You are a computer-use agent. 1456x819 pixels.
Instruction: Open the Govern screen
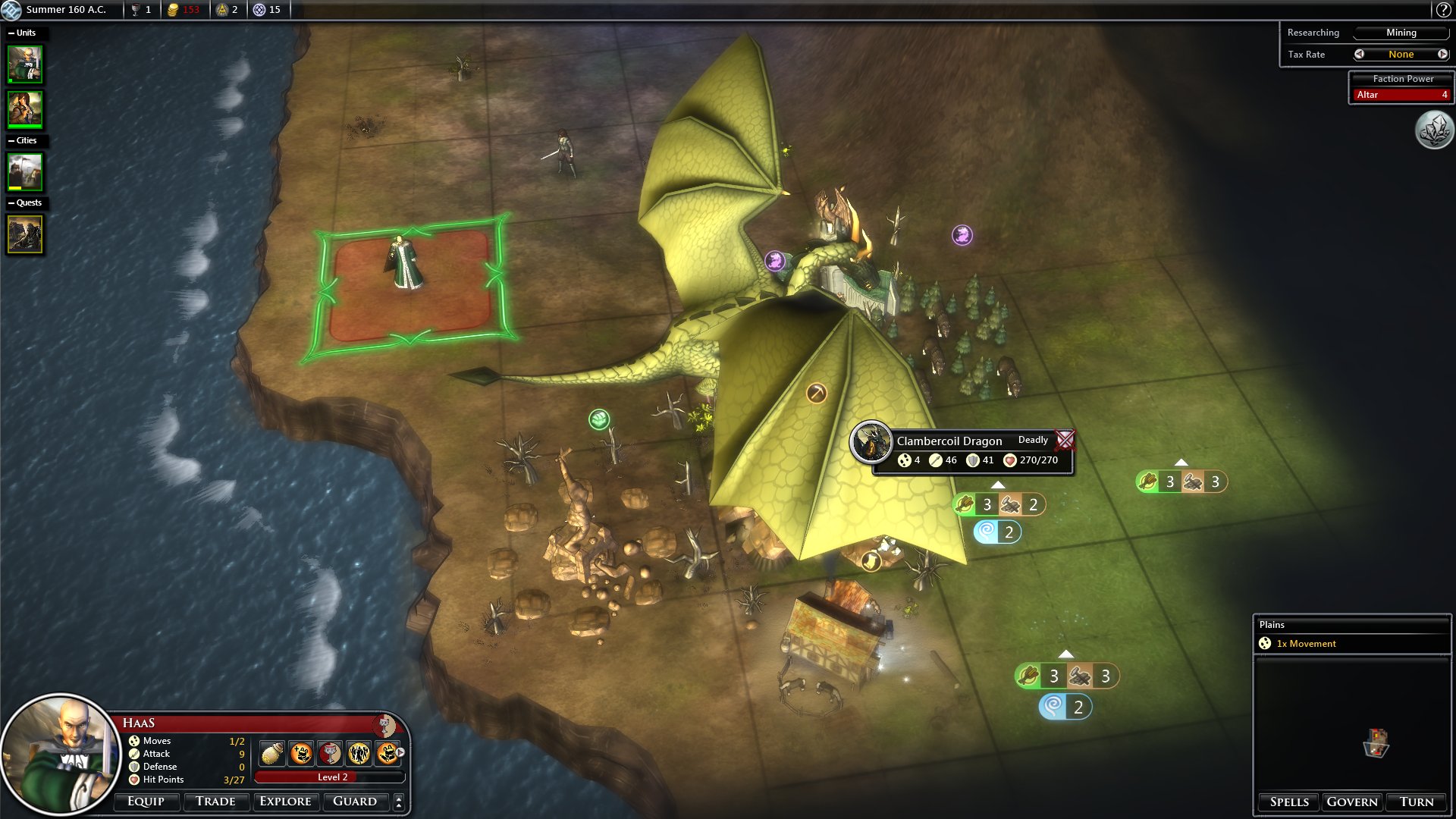1352,802
